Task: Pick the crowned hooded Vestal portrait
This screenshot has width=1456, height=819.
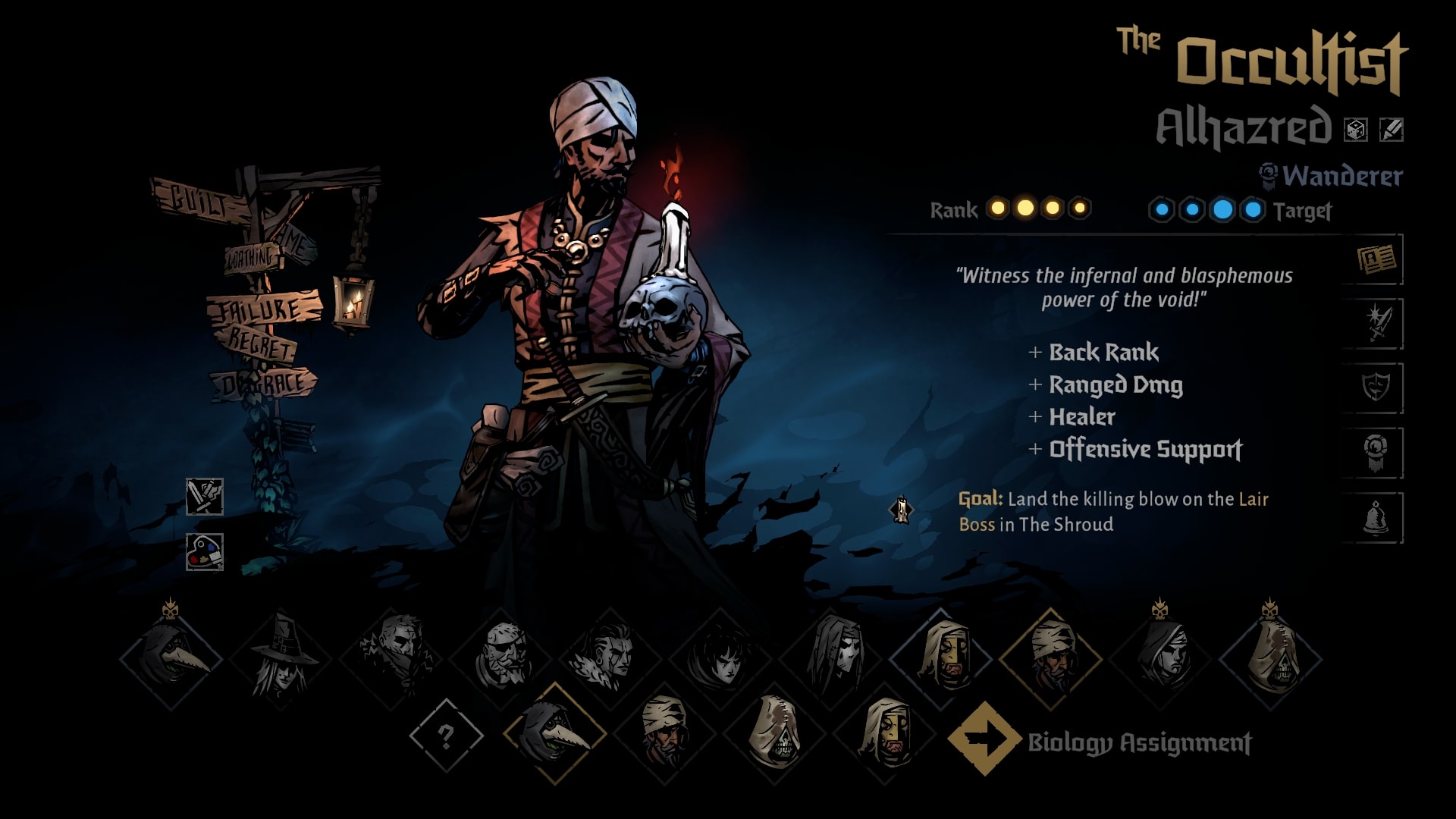Action: pos(1161,657)
